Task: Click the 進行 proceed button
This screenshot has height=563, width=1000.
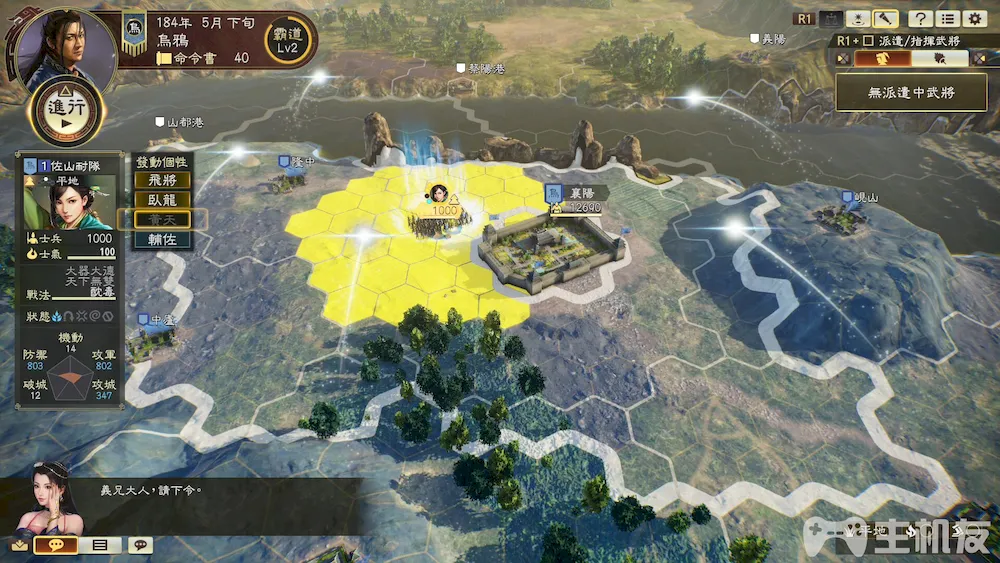Action: (x=68, y=111)
